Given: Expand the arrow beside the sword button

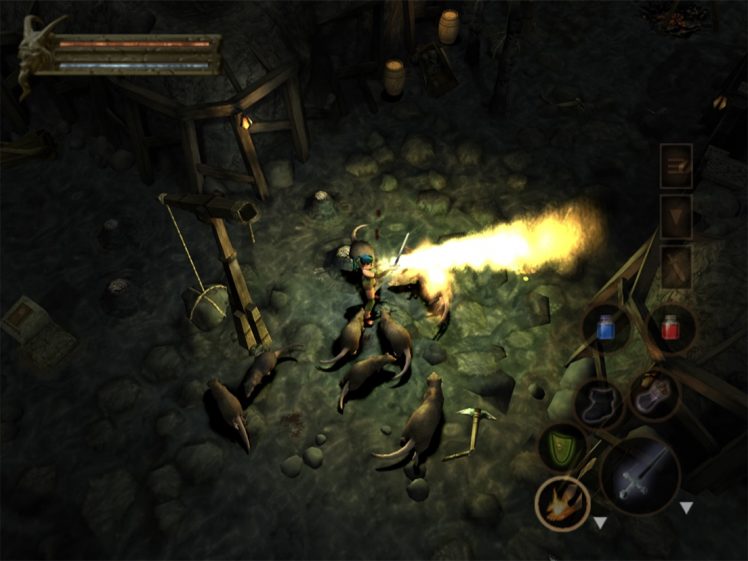Looking at the screenshot, I should pyautogui.click(x=686, y=508).
